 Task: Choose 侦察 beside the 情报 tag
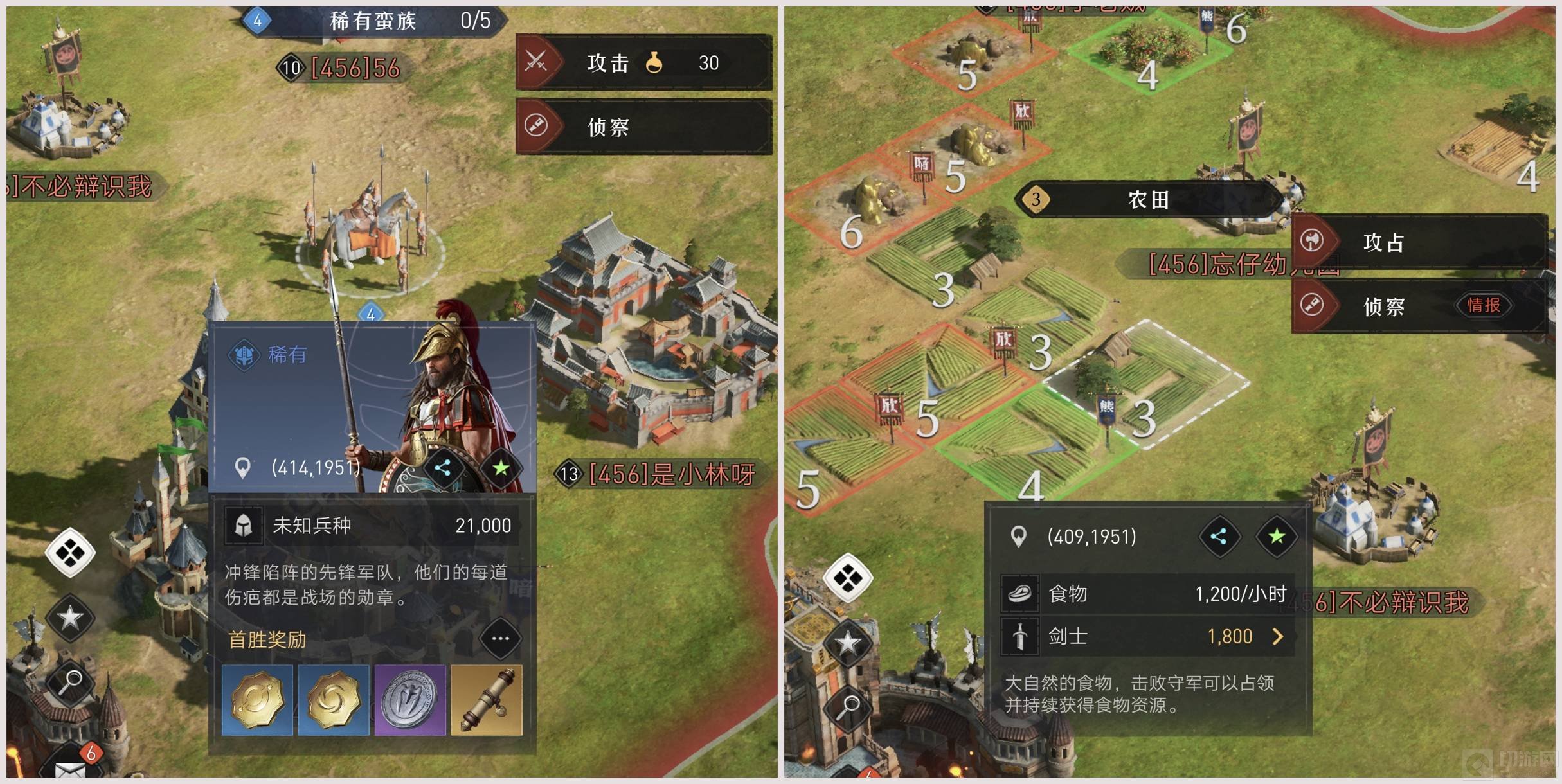pyautogui.click(x=1382, y=306)
